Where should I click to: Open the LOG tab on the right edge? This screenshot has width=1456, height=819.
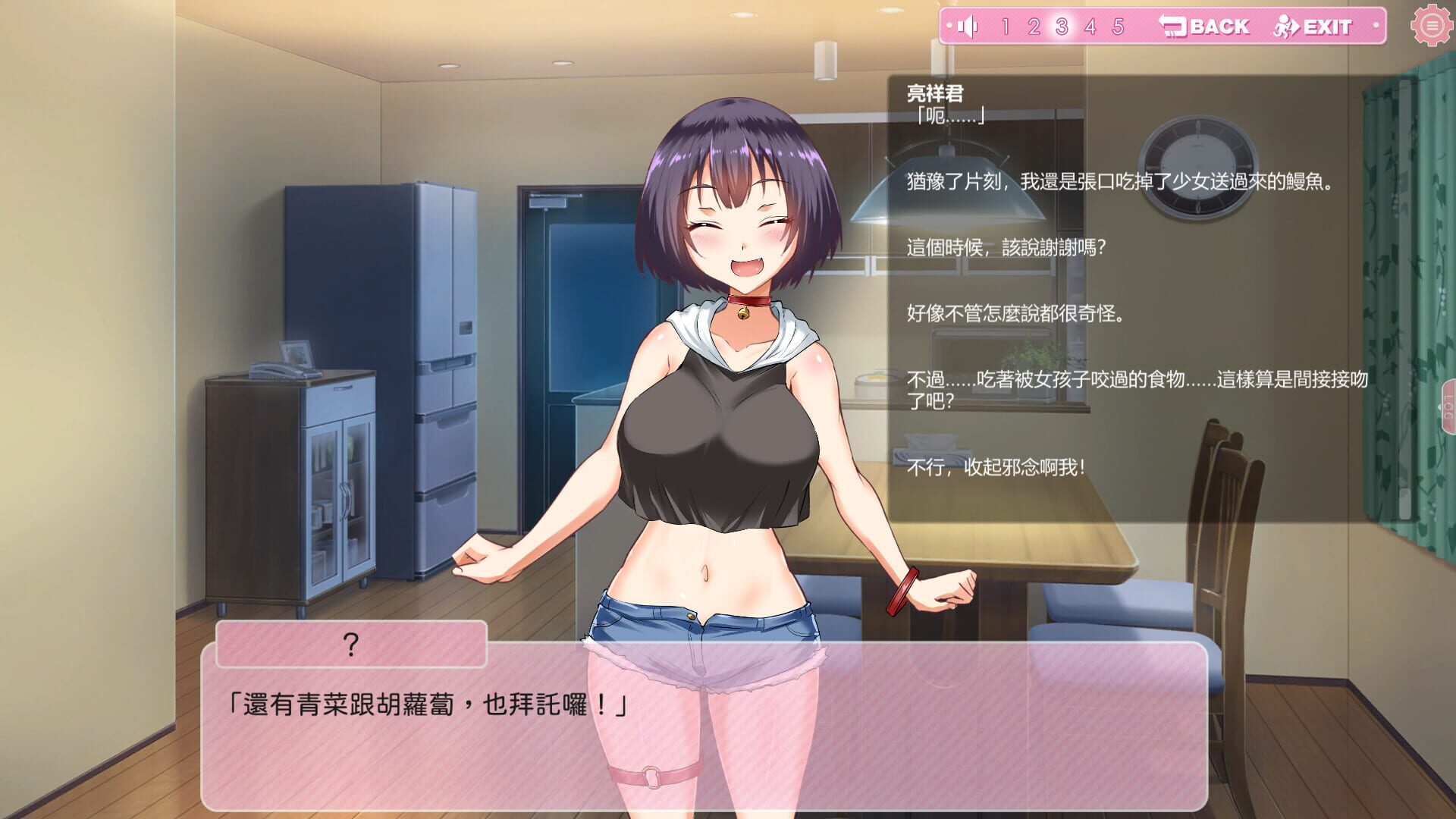[x=1447, y=406]
